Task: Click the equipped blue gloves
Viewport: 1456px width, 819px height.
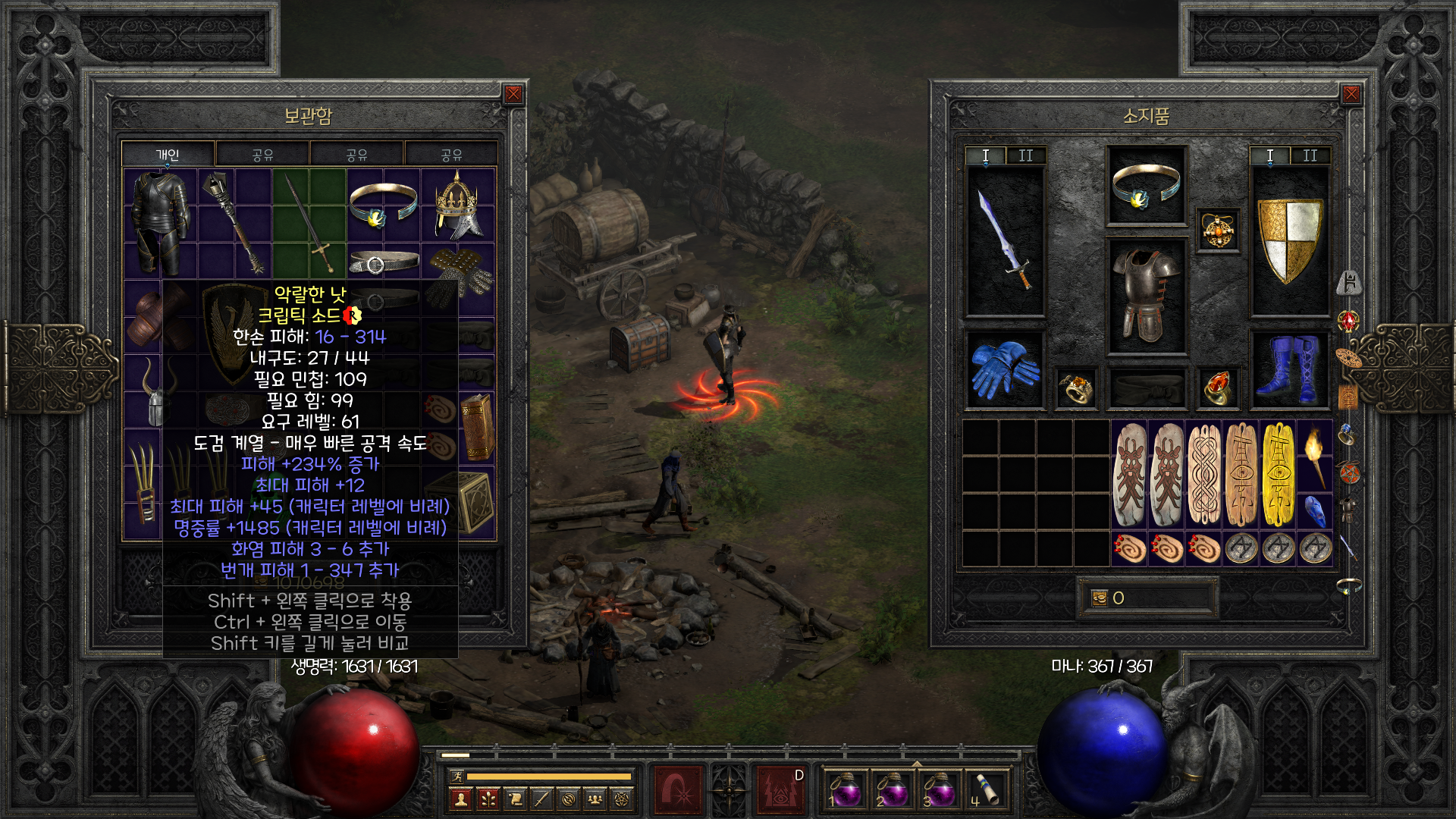Action: [x=1005, y=369]
